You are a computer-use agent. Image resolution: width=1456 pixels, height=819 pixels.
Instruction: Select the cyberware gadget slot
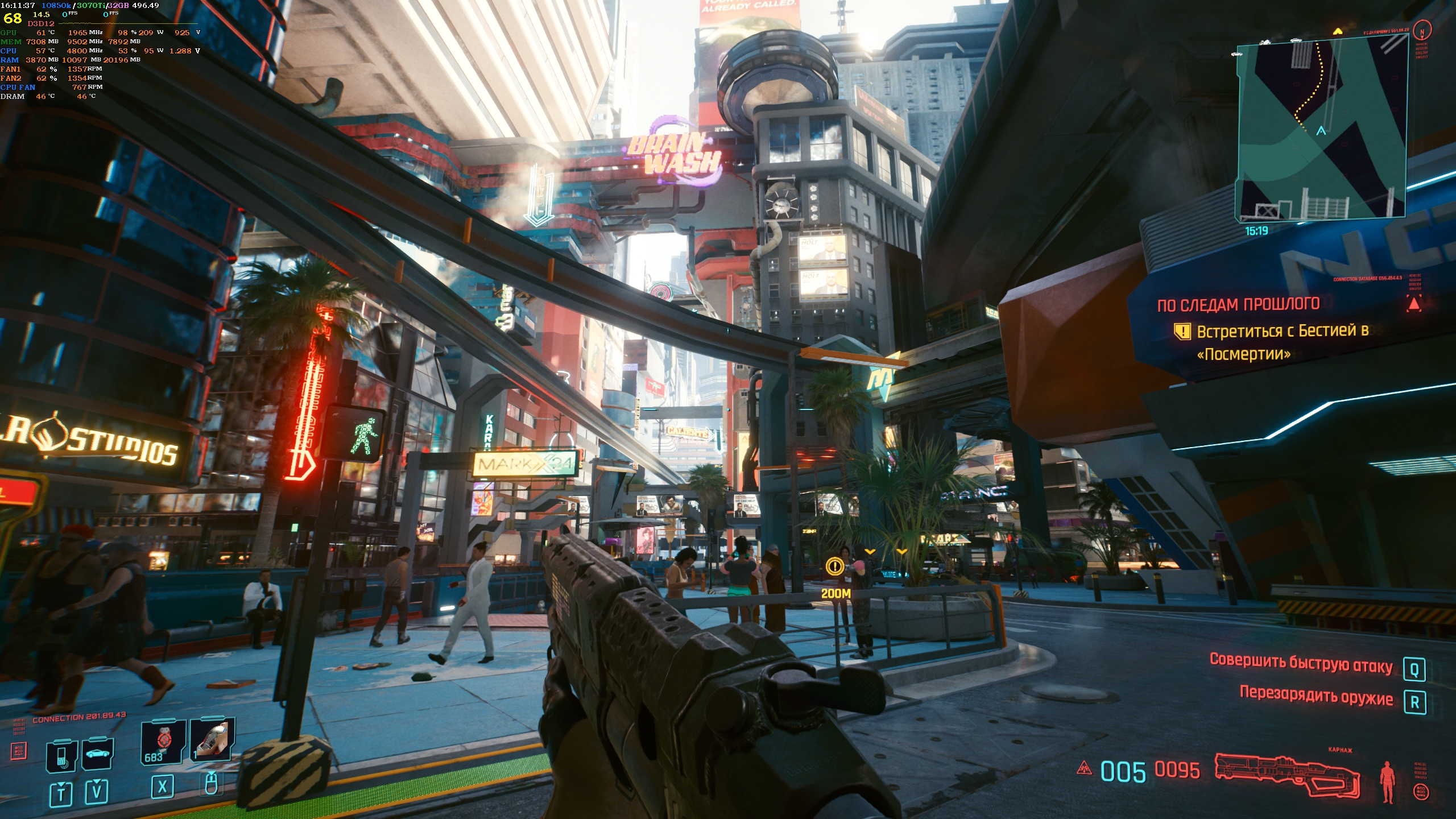212,739
